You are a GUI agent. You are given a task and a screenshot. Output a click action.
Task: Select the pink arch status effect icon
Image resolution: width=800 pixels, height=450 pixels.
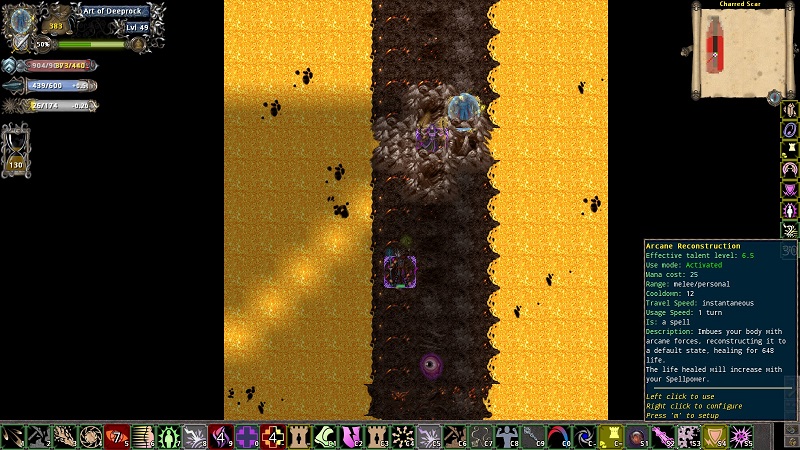pyautogui.click(x=789, y=169)
